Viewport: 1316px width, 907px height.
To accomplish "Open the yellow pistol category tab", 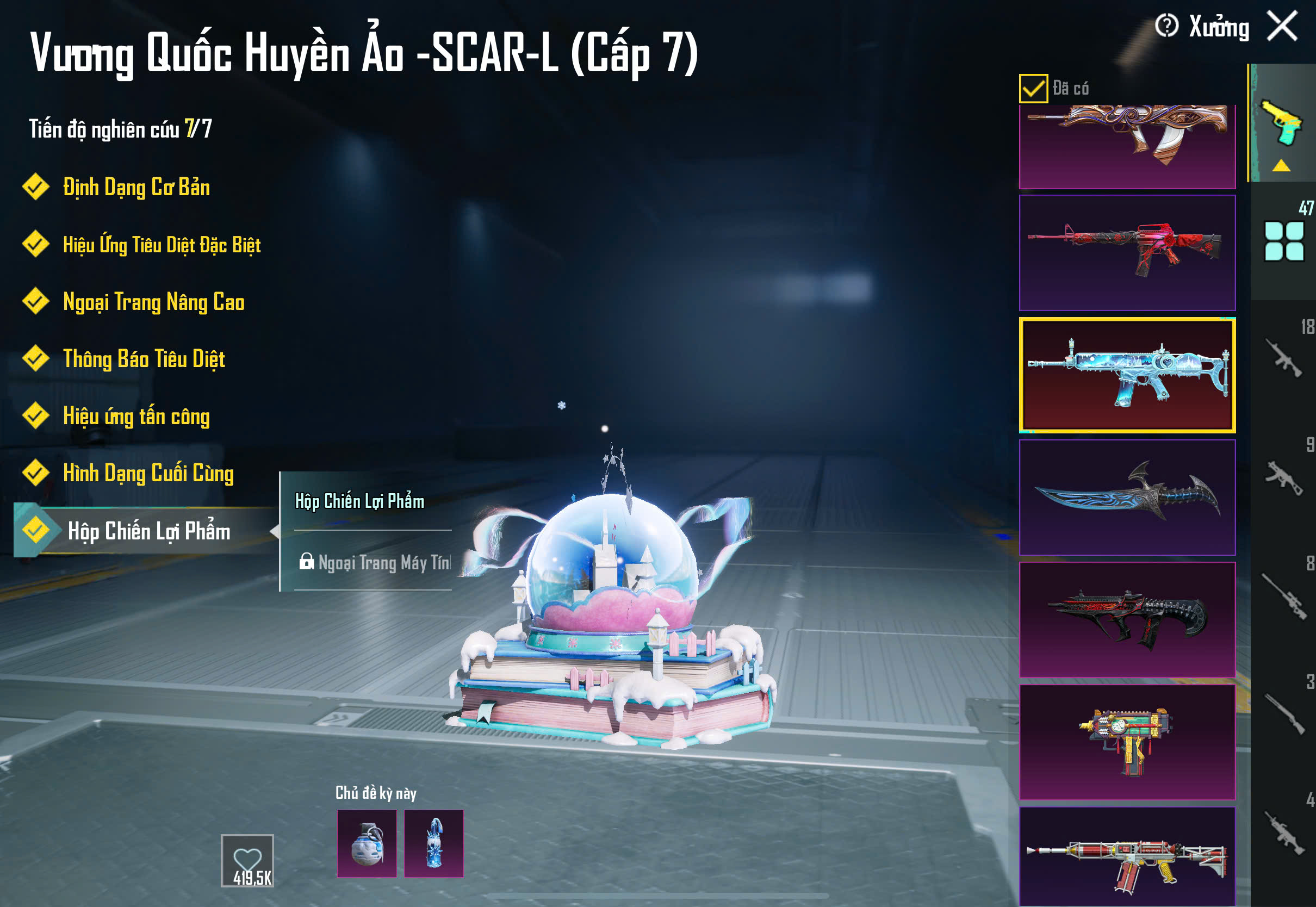I will (x=1282, y=123).
